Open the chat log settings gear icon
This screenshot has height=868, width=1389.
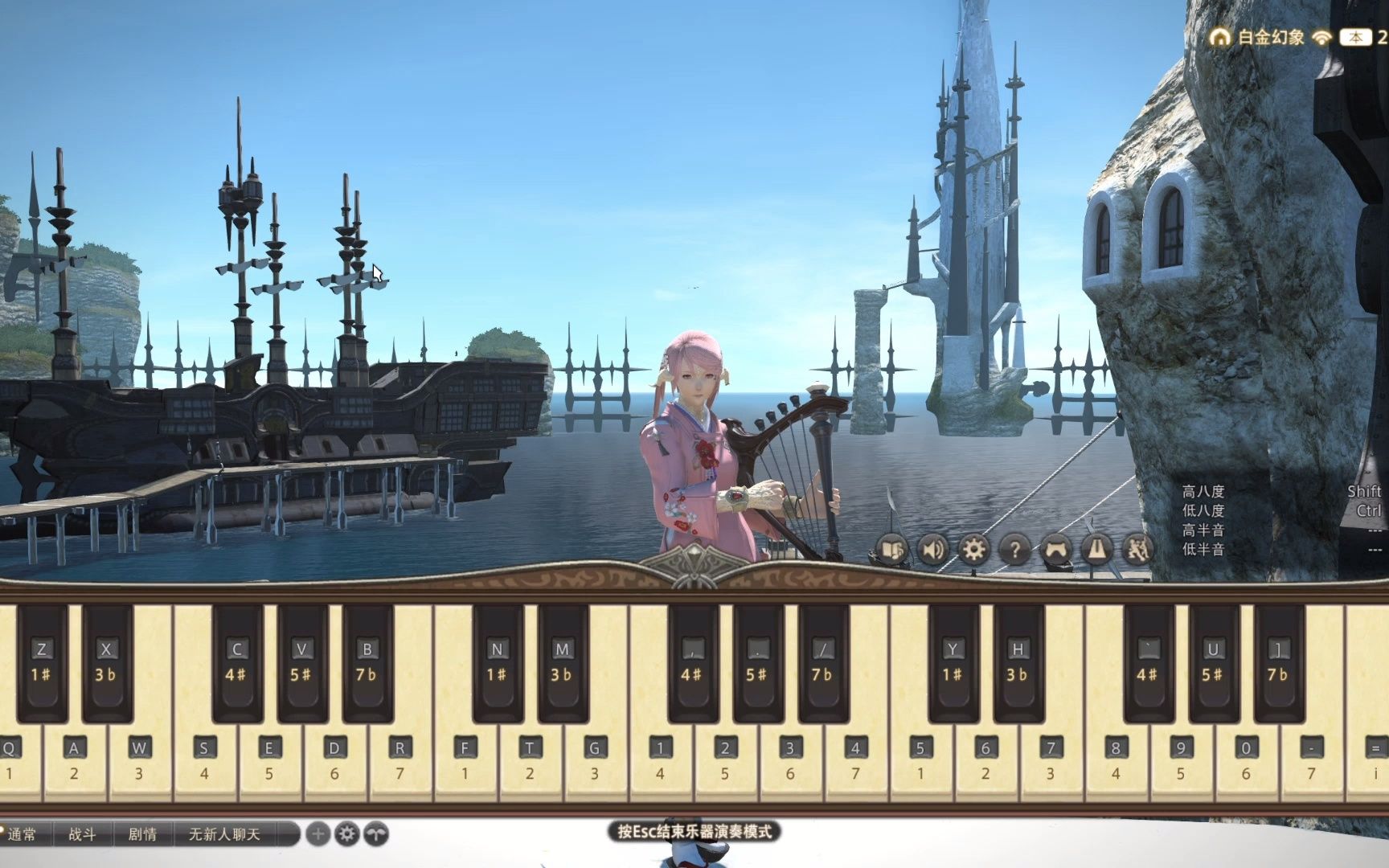point(348,834)
